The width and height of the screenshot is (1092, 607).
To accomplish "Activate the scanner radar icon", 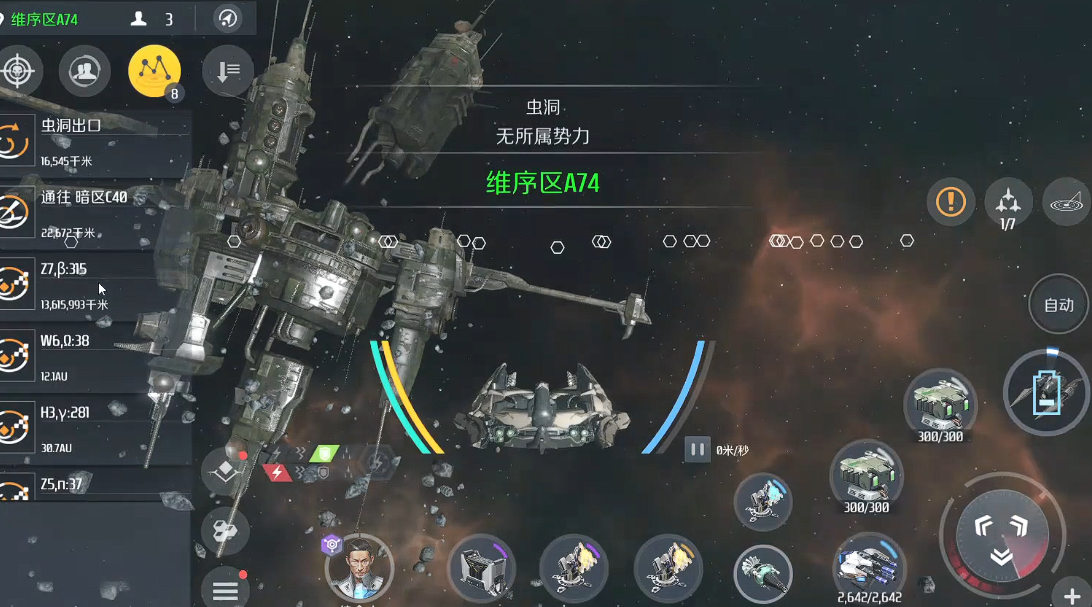I will 1067,201.
